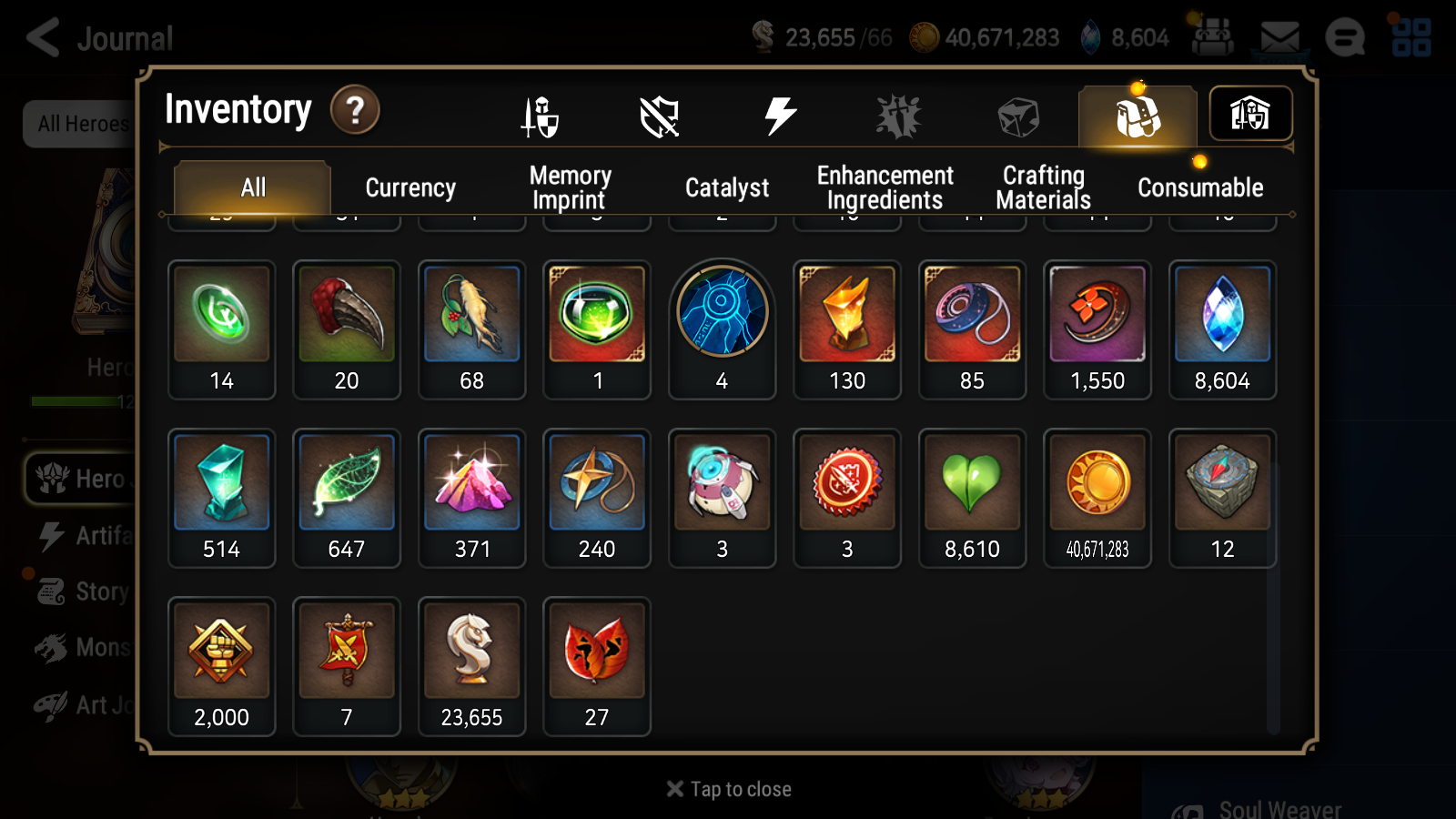Screen dimensions: 1456x819
Task: Go back using the Journal arrow
Action: coord(43,37)
